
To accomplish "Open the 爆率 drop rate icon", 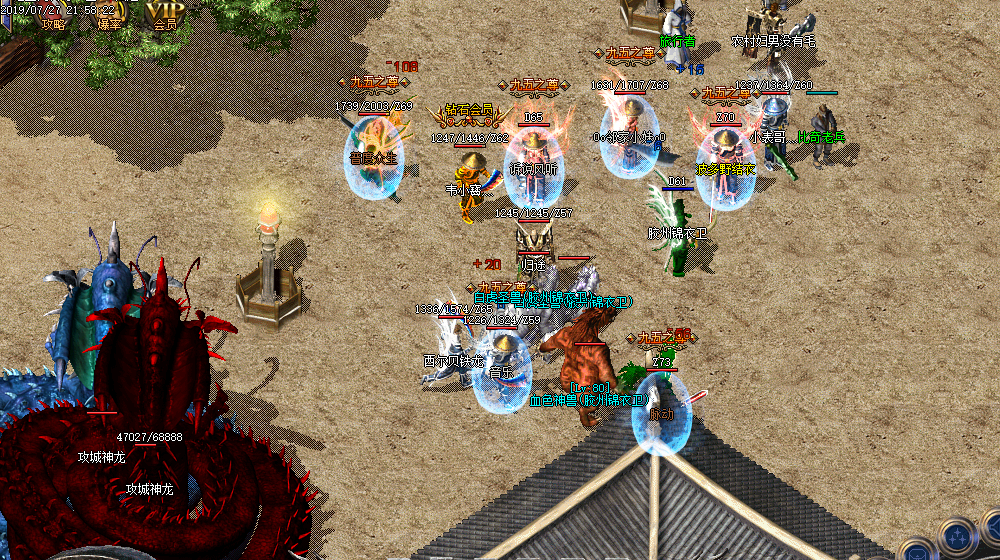I will [x=109, y=15].
